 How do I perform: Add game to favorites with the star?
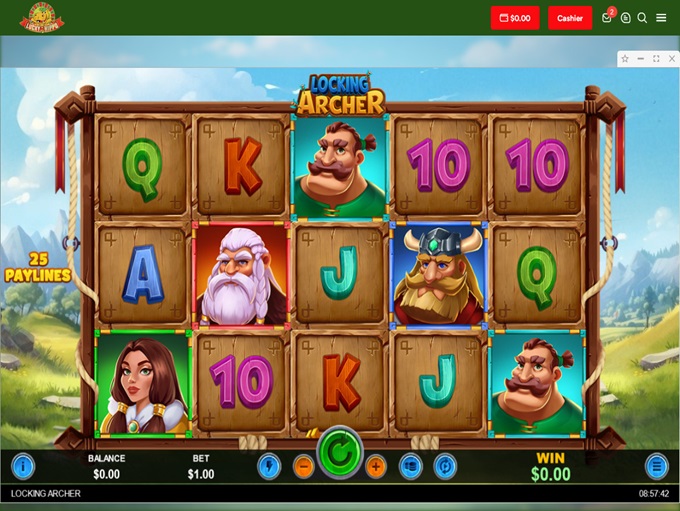tap(625, 59)
